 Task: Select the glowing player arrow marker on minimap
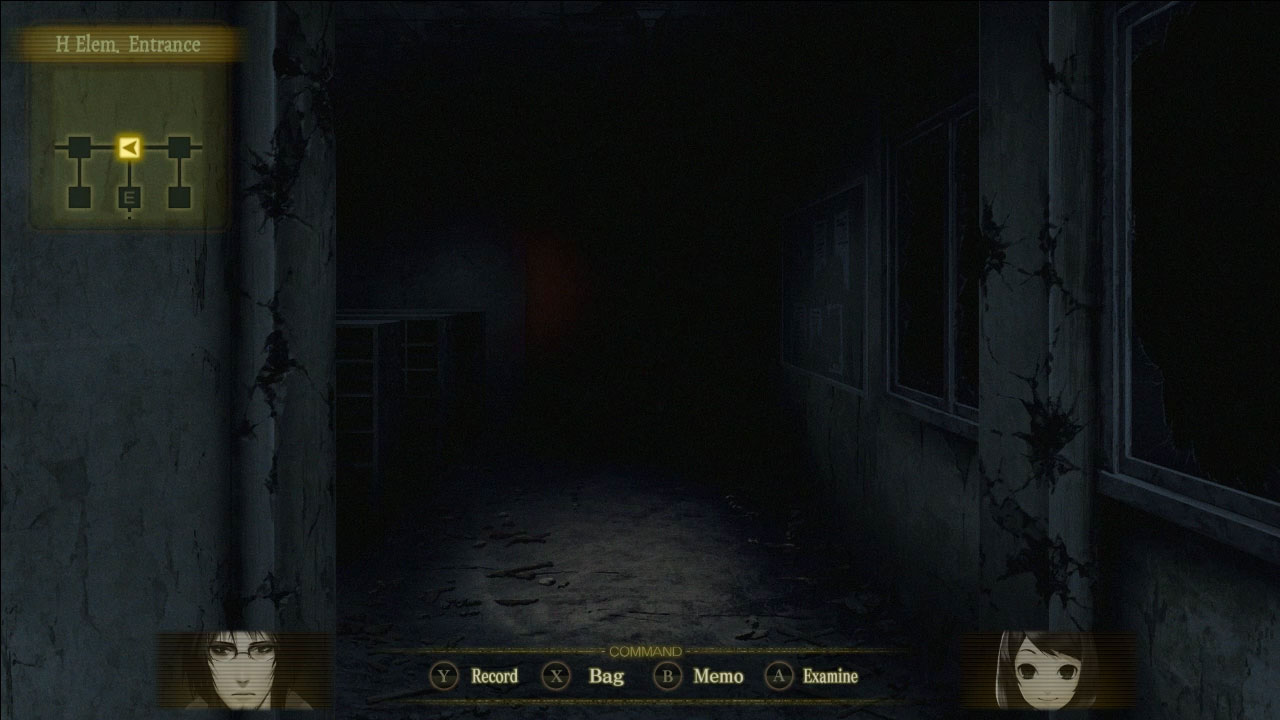coord(128,145)
